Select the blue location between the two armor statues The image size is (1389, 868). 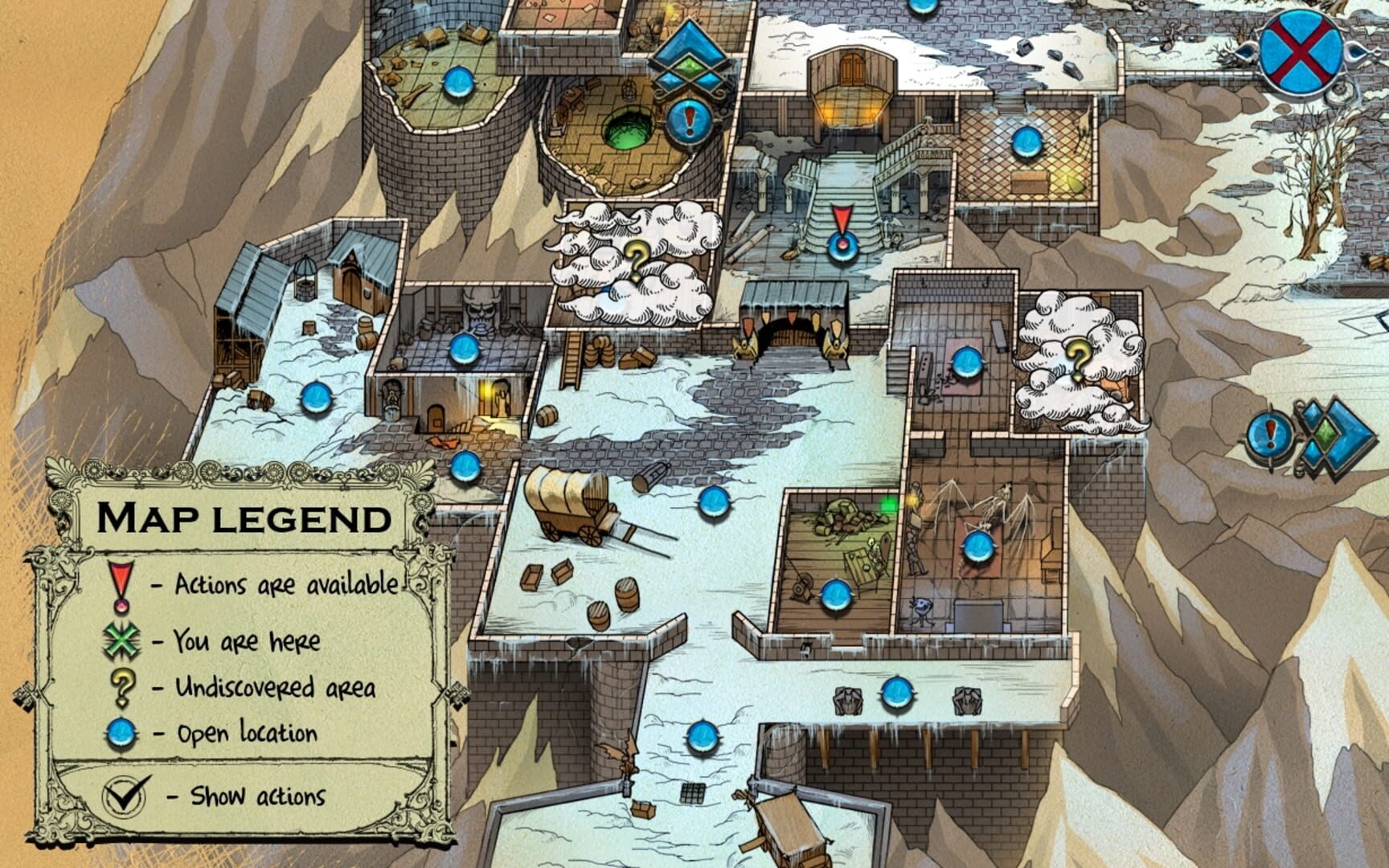(x=899, y=693)
